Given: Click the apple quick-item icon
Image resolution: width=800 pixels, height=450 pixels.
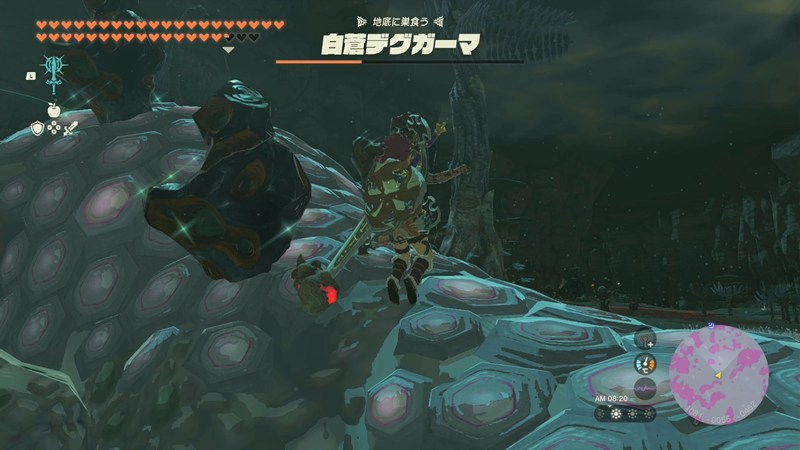Looking at the screenshot, I should coord(53,109).
